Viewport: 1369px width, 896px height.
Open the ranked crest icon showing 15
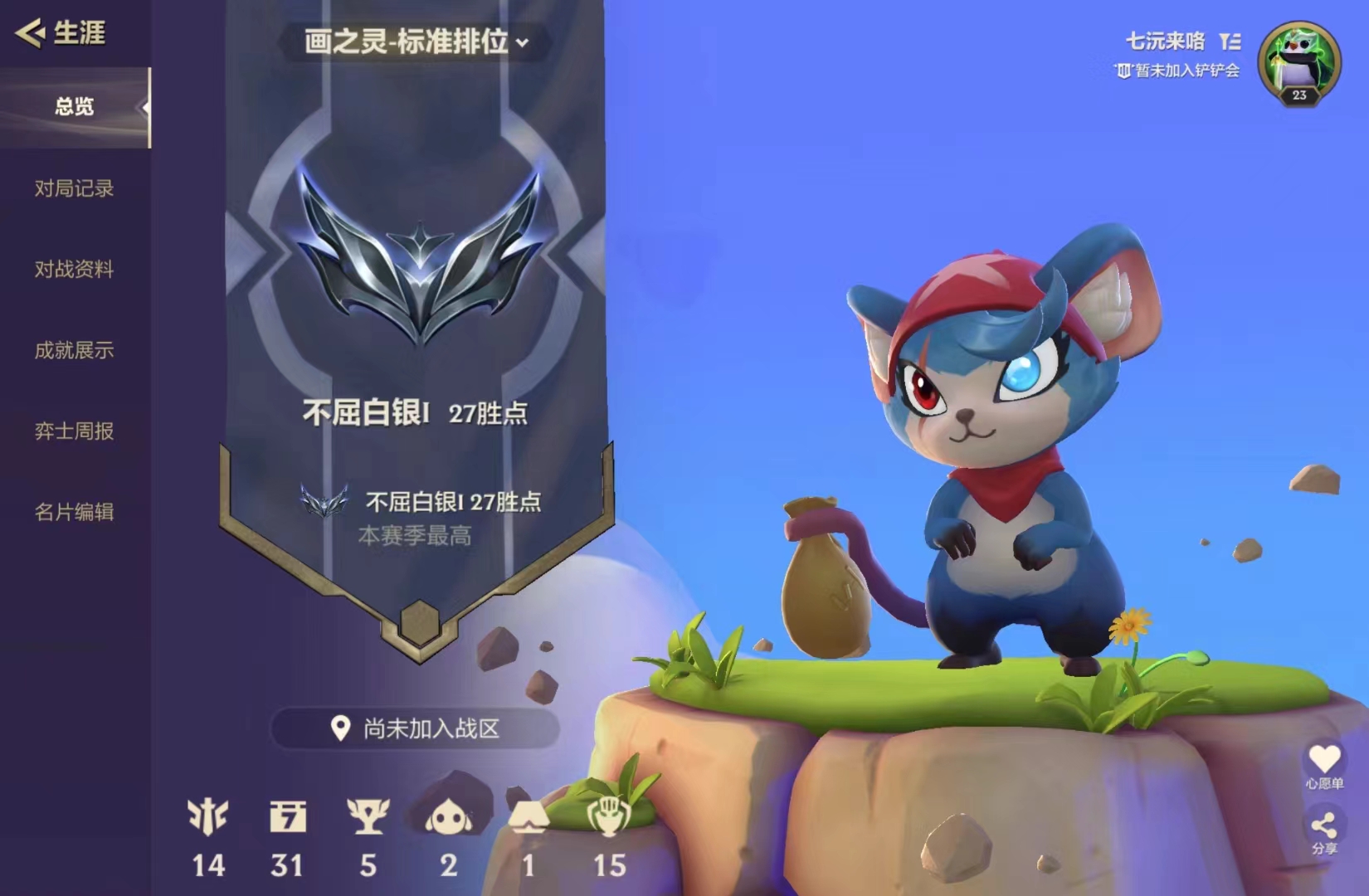point(611,821)
